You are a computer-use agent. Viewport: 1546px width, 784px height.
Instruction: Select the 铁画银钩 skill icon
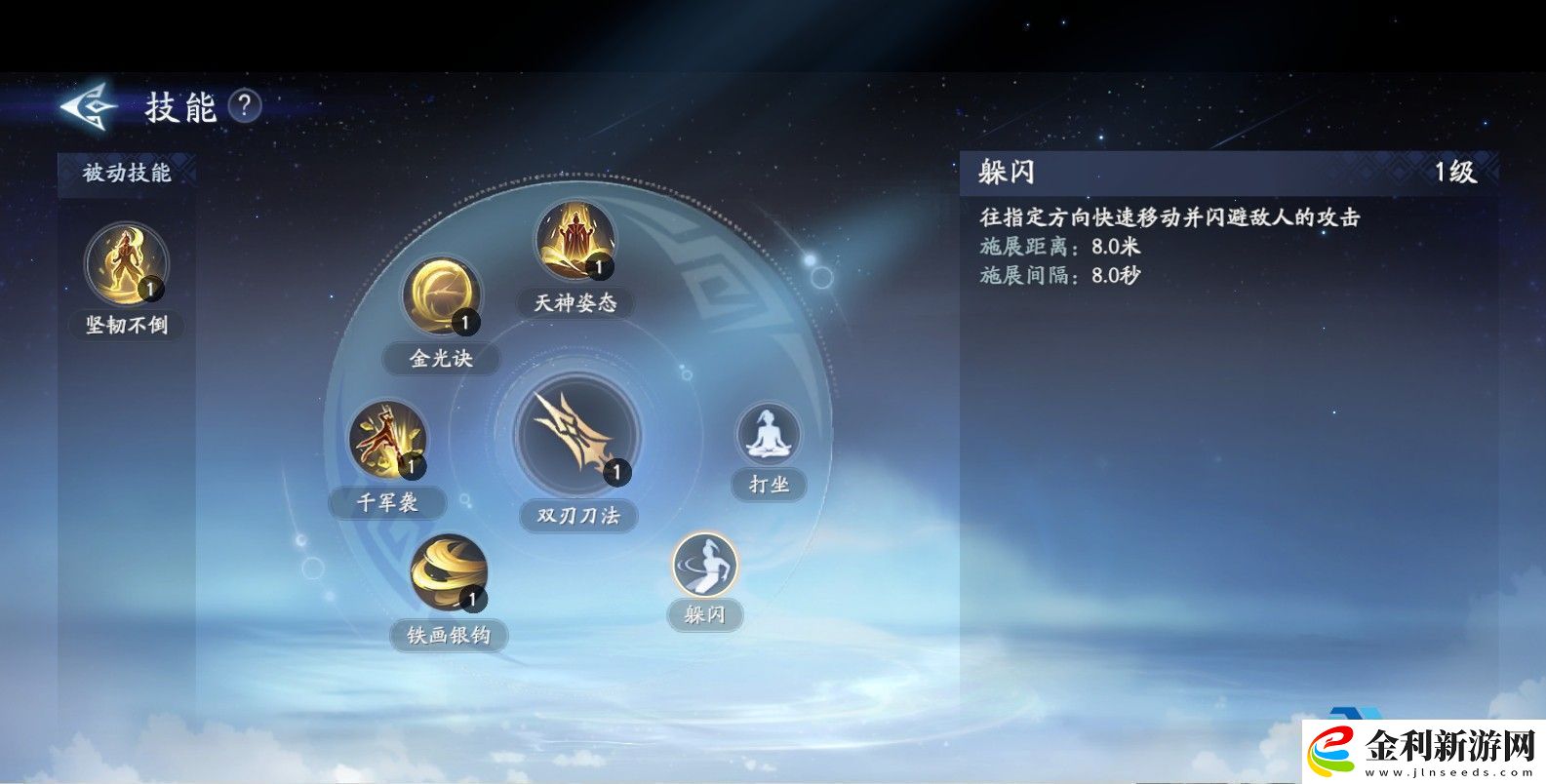[x=449, y=573]
